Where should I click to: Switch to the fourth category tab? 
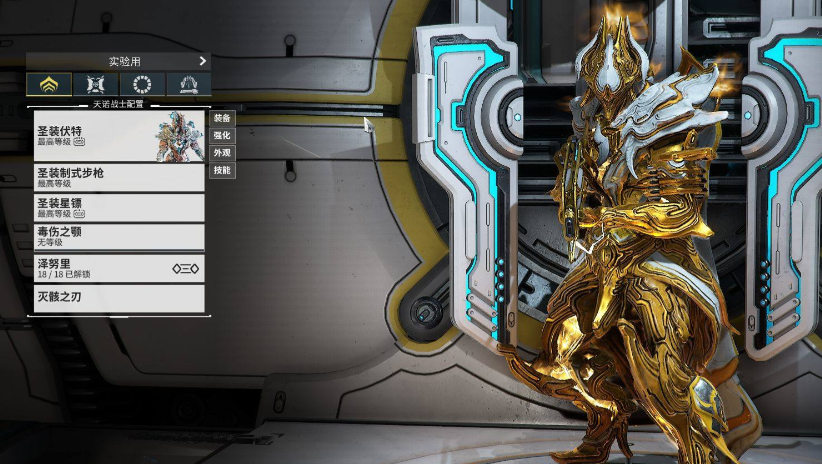tap(187, 85)
